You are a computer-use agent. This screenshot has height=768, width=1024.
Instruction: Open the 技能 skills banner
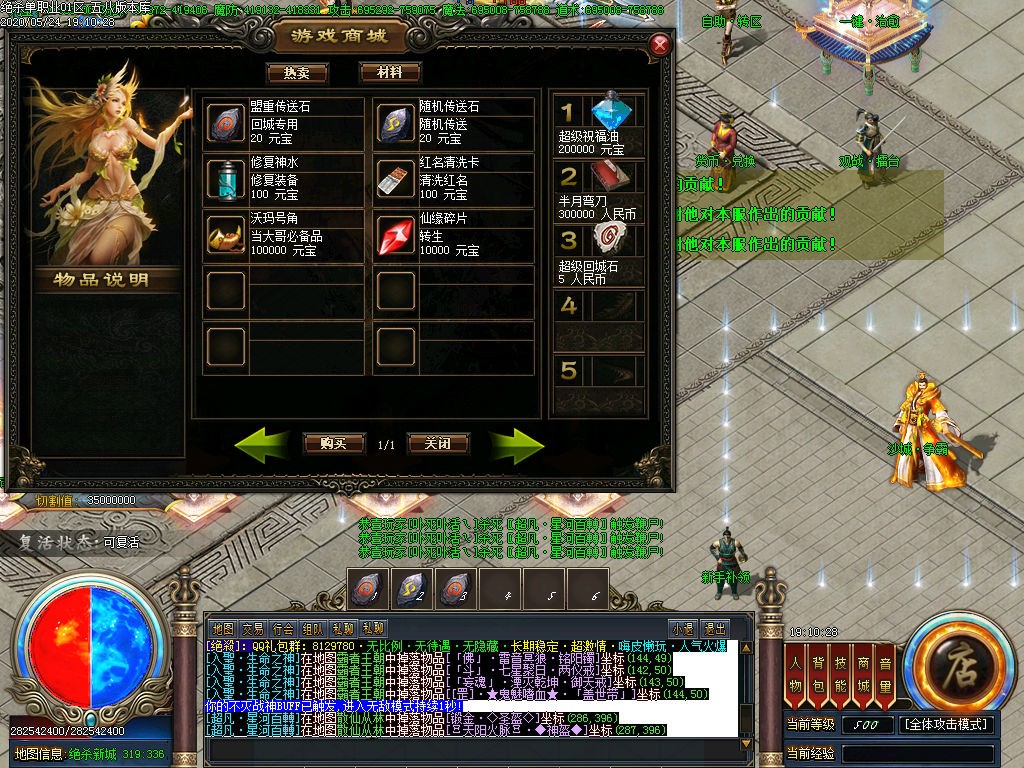tap(840, 676)
